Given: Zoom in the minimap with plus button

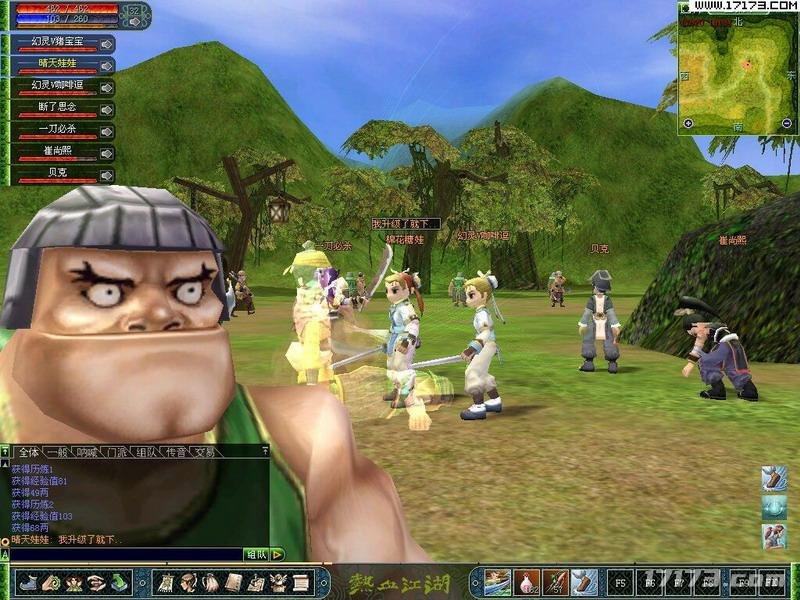Looking at the screenshot, I should [688, 123].
